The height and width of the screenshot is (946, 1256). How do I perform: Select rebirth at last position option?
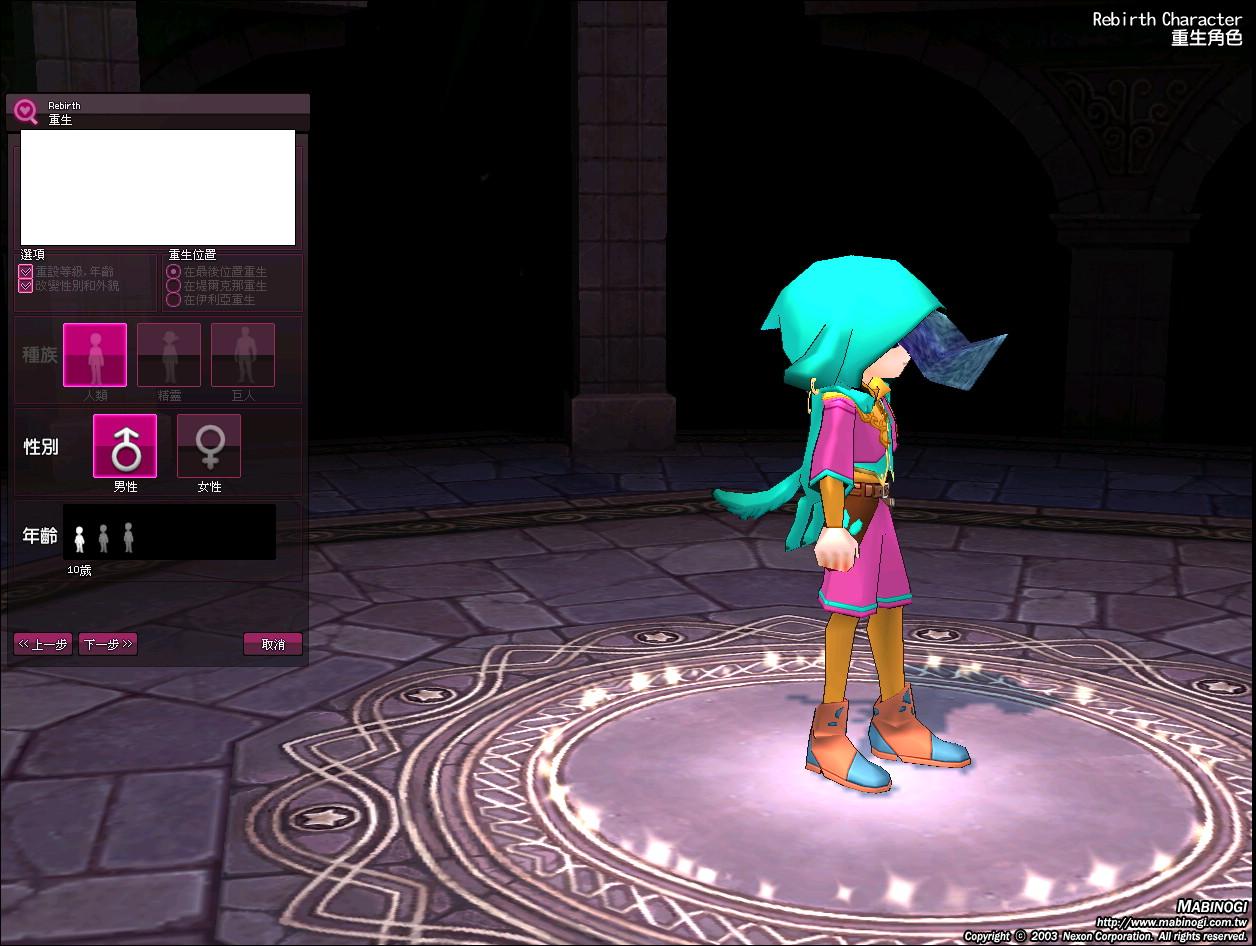click(x=174, y=272)
